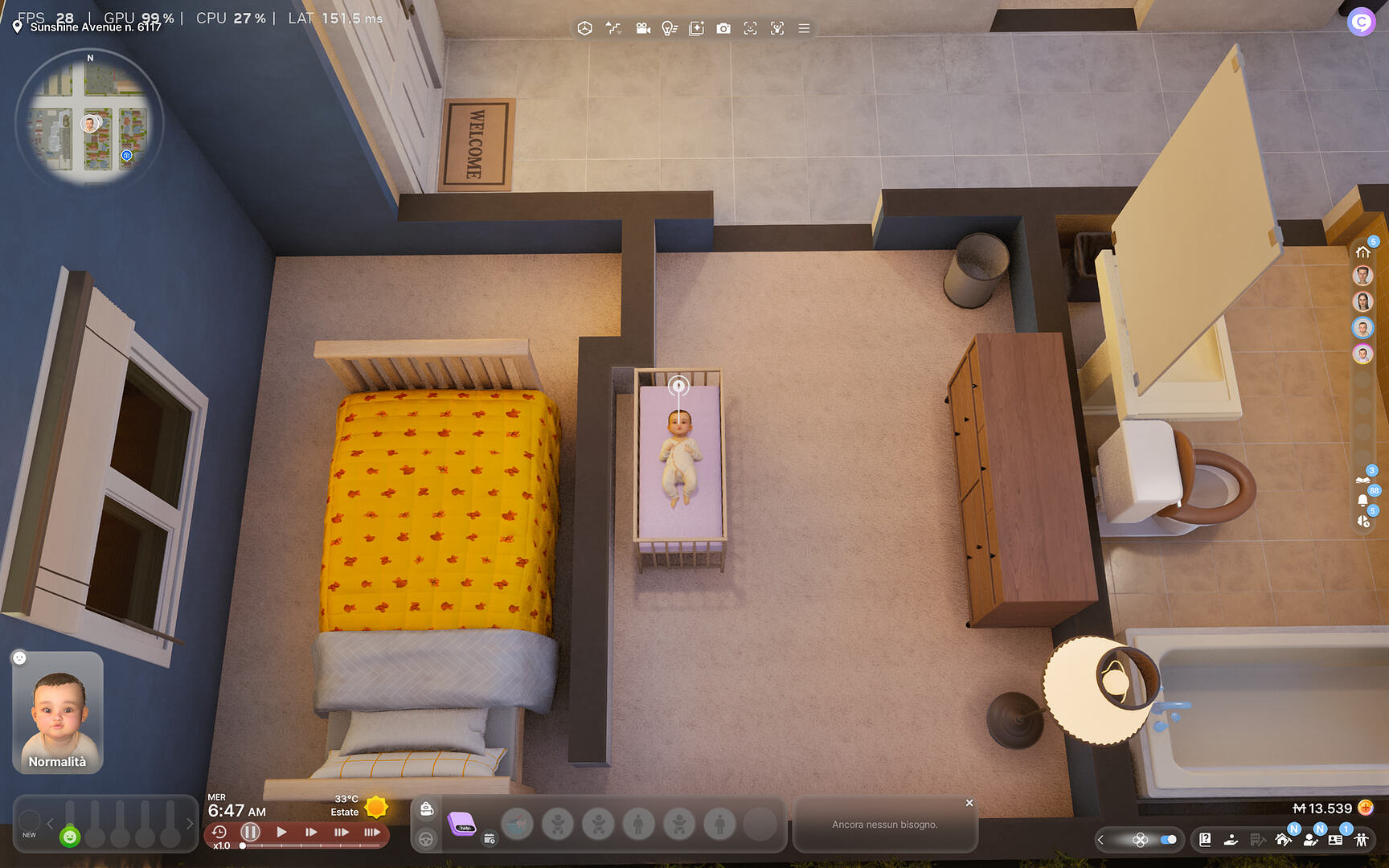Select the floor stairs up/down control
The height and width of the screenshot is (868, 1389).
(x=613, y=28)
